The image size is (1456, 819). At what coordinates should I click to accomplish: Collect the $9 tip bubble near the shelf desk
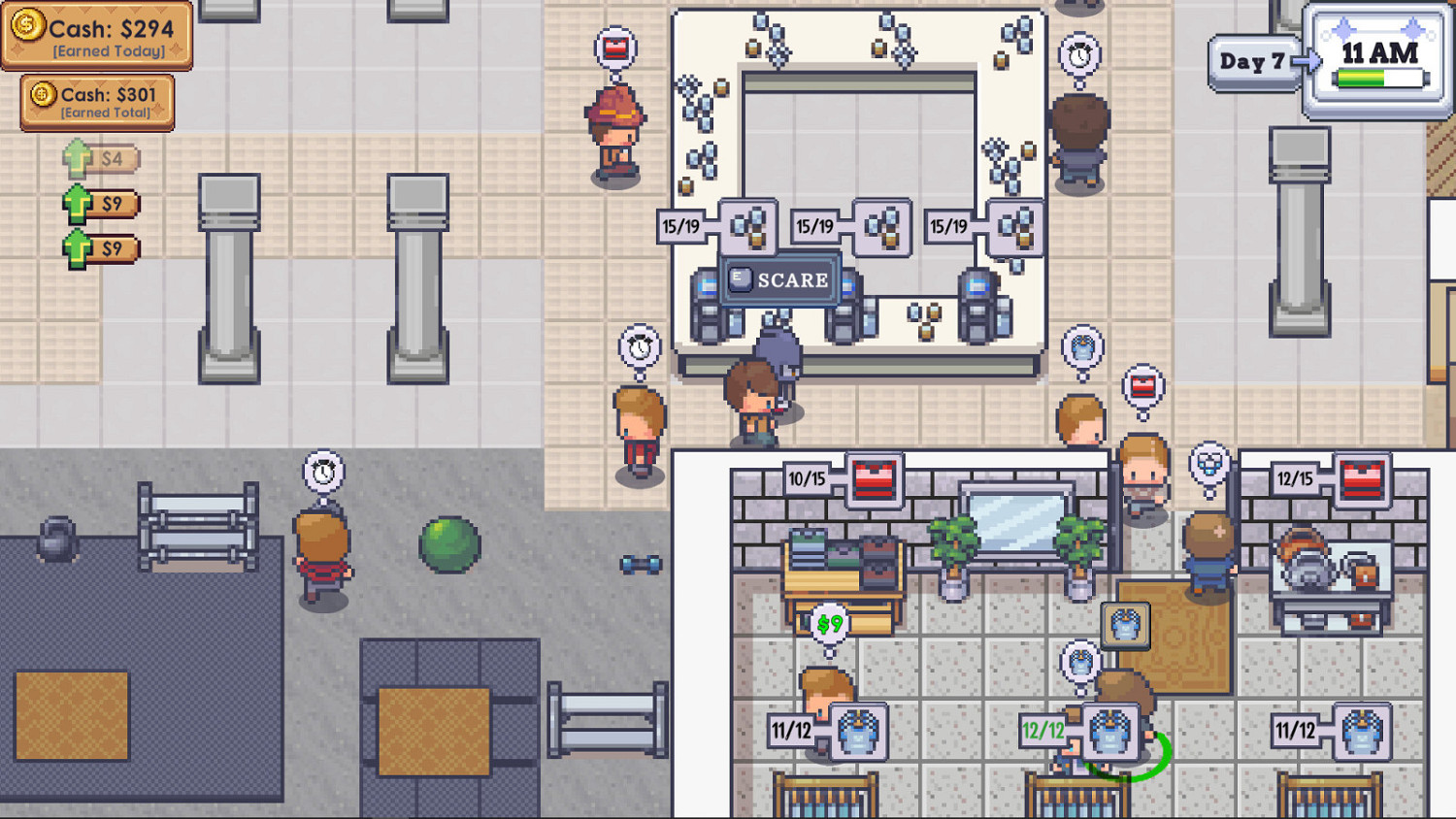pyautogui.click(x=830, y=625)
